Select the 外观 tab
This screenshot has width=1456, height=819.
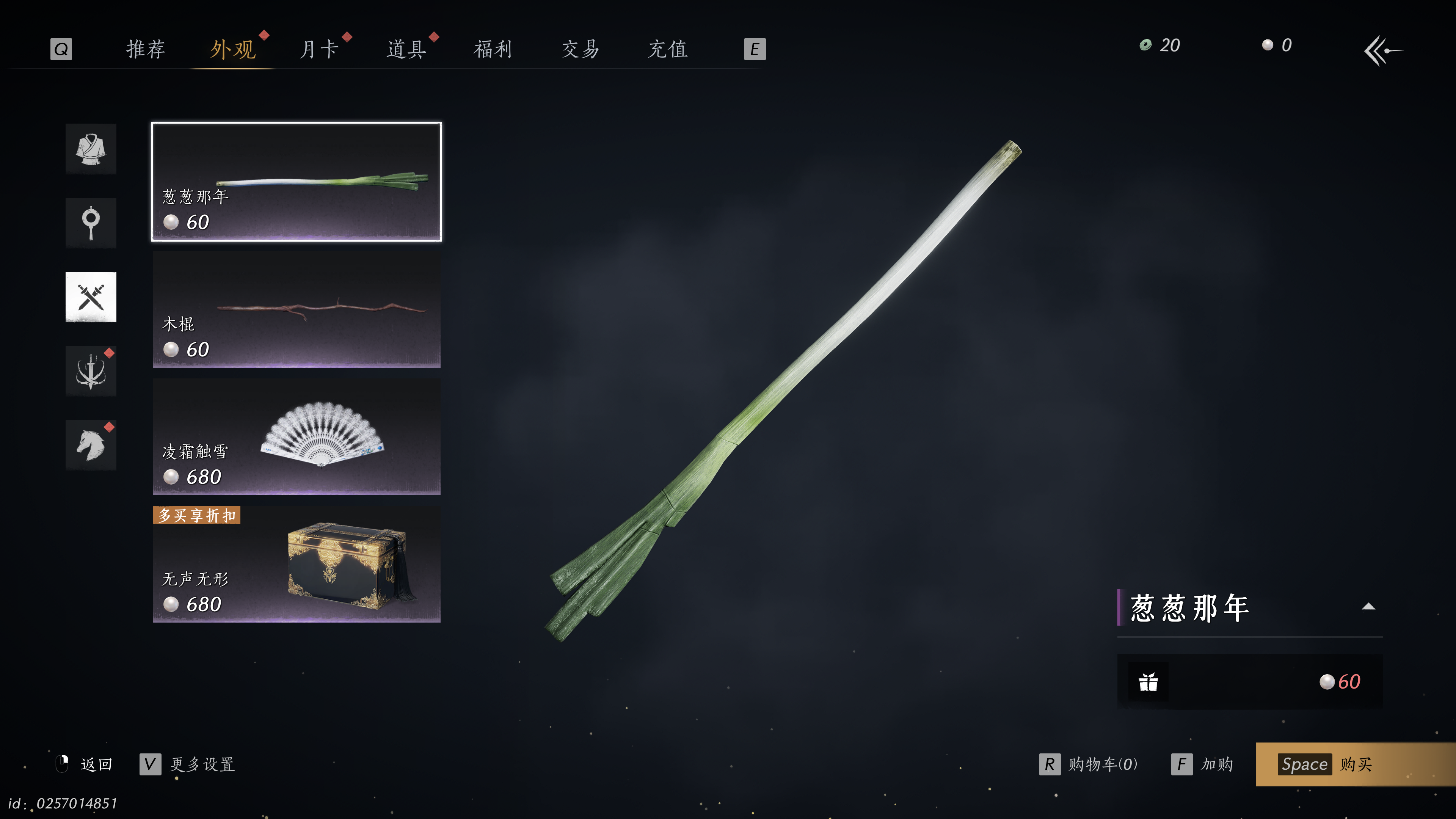233,49
